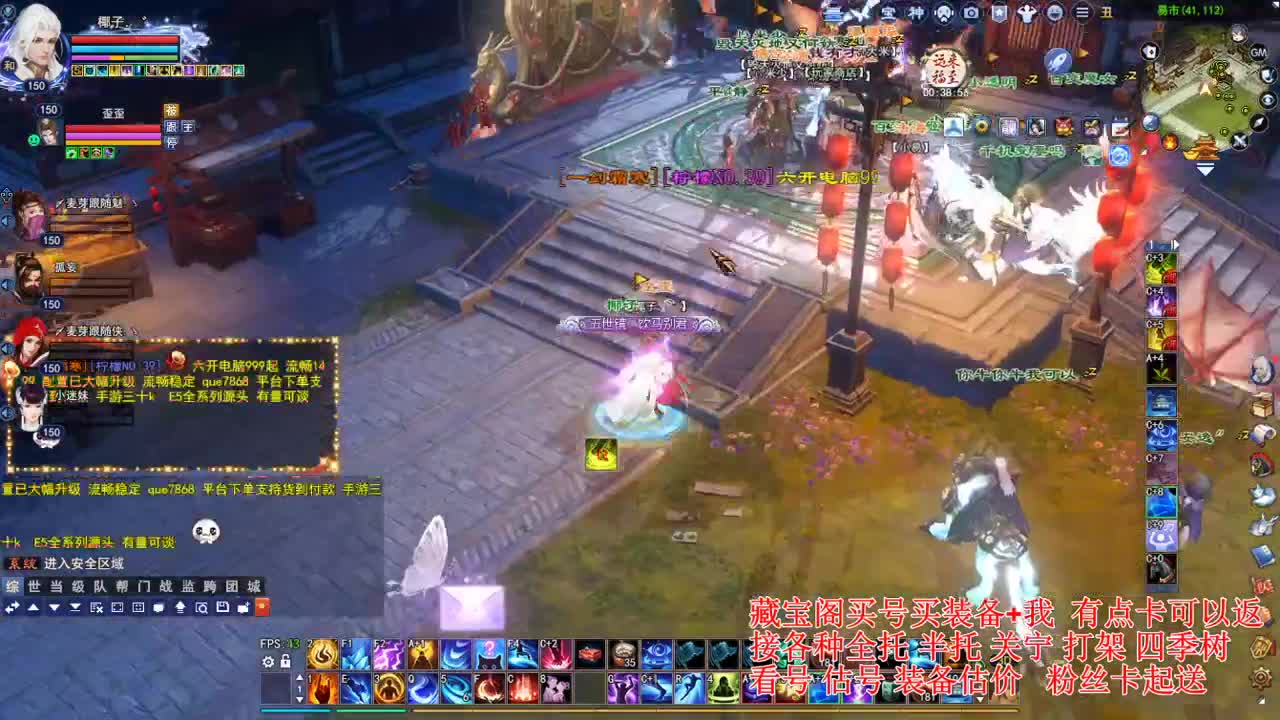1280x720 pixels.
Task: Cast the fire skill bound to hotkey 2
Action: 322,653
